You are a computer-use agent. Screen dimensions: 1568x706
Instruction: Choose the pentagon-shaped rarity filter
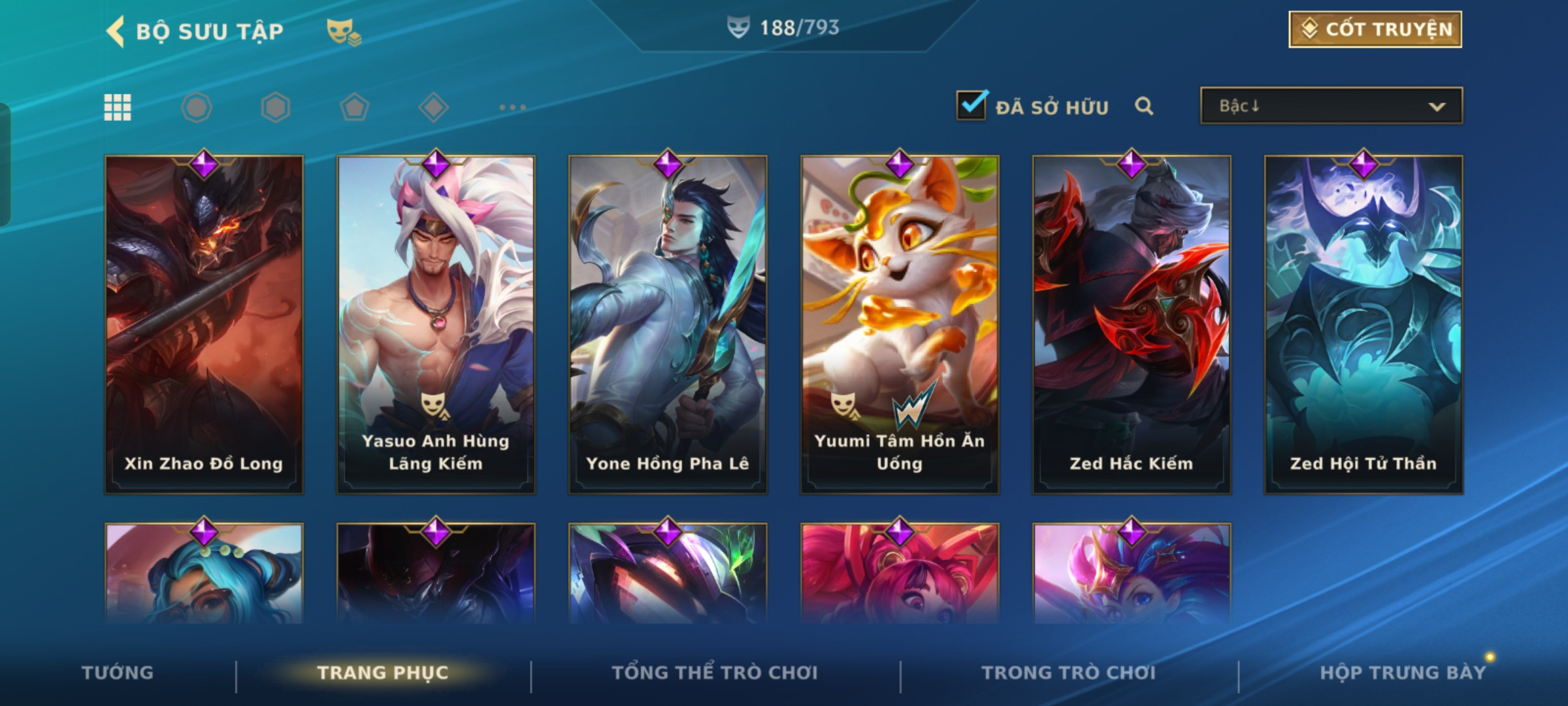coord(354,107)
